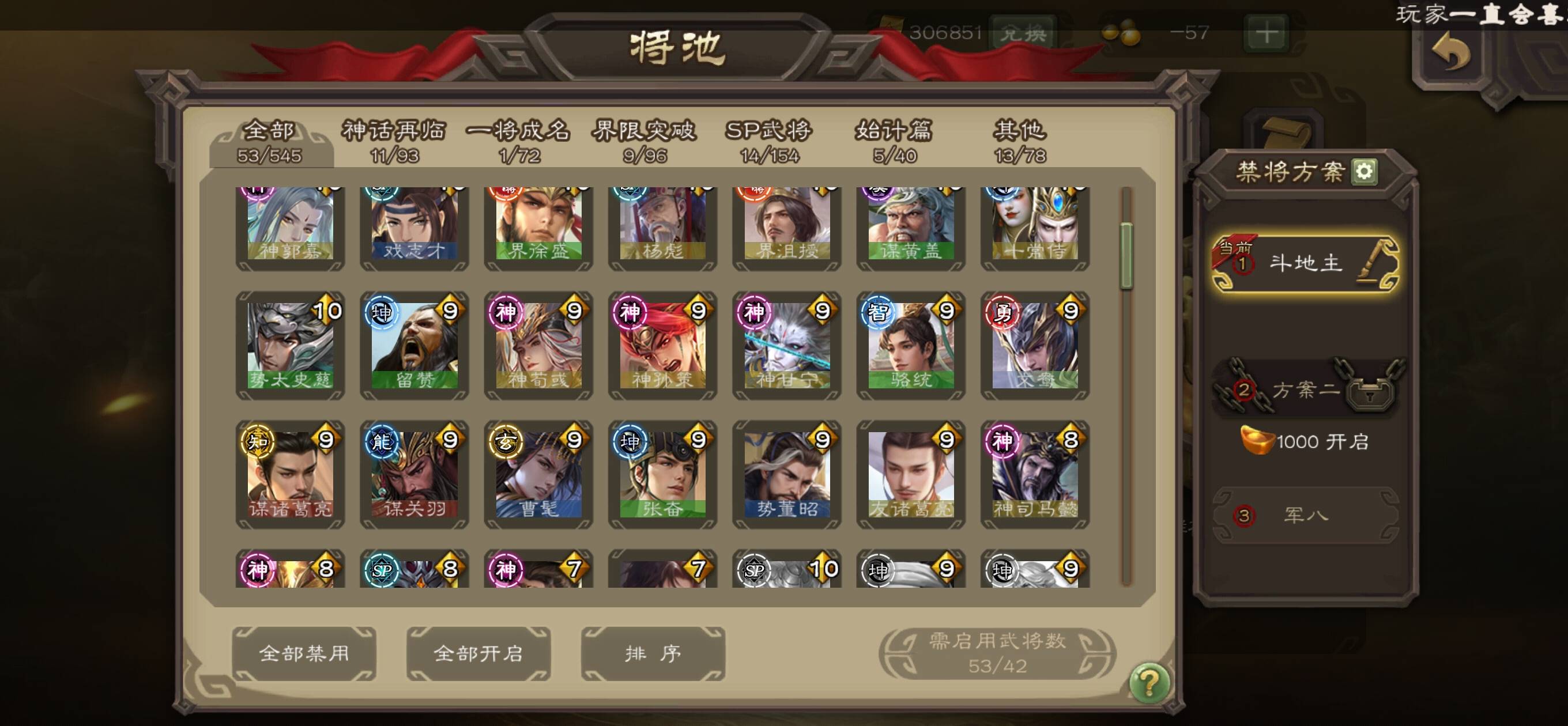Click the 全部禁用 button

click(x=304, y=653)
